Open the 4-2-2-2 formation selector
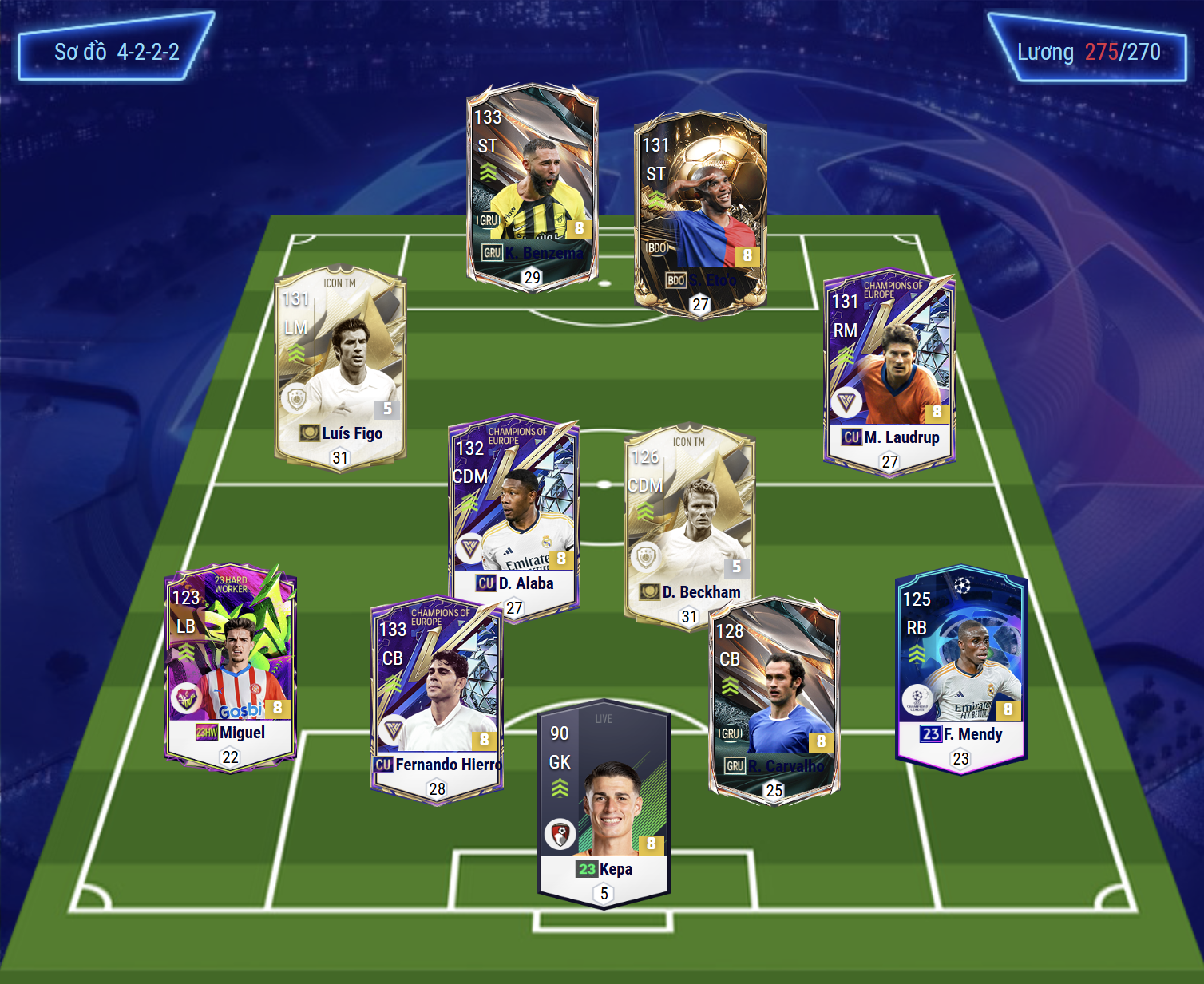 117,53
